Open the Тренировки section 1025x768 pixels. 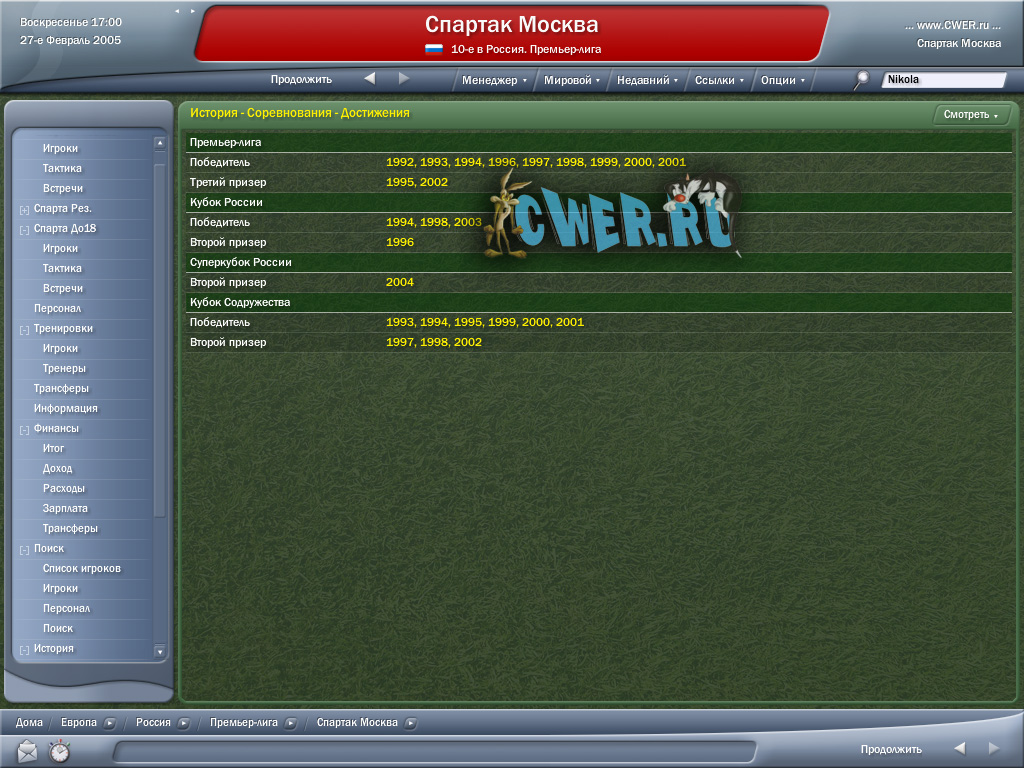coord(63,328)
